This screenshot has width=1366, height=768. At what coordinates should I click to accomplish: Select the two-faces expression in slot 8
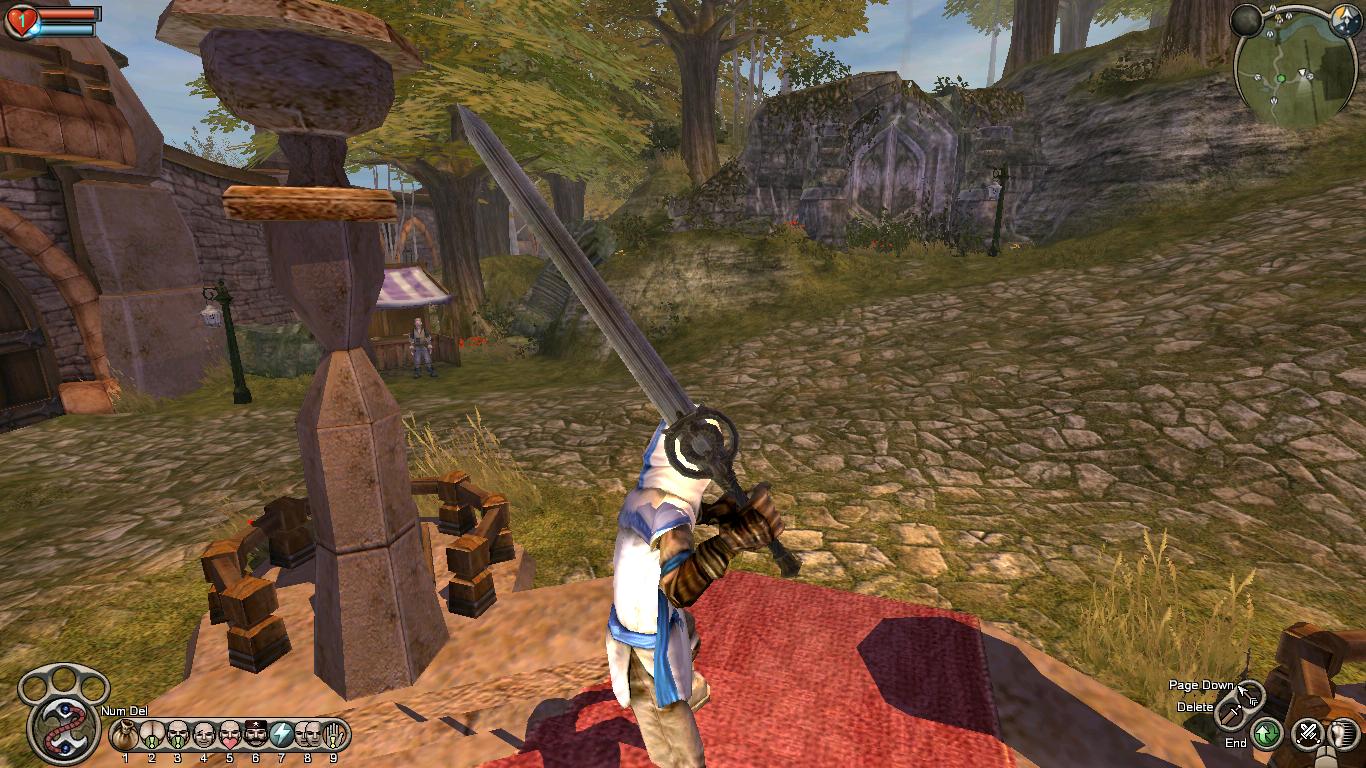pos(307,736)
